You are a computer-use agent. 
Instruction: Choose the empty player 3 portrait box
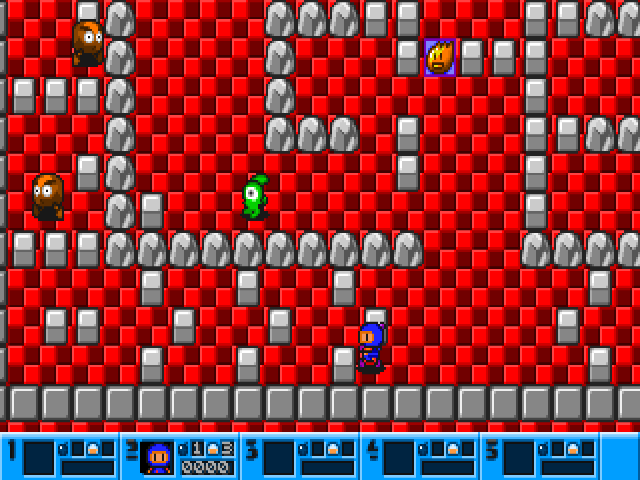coord(278,458)
